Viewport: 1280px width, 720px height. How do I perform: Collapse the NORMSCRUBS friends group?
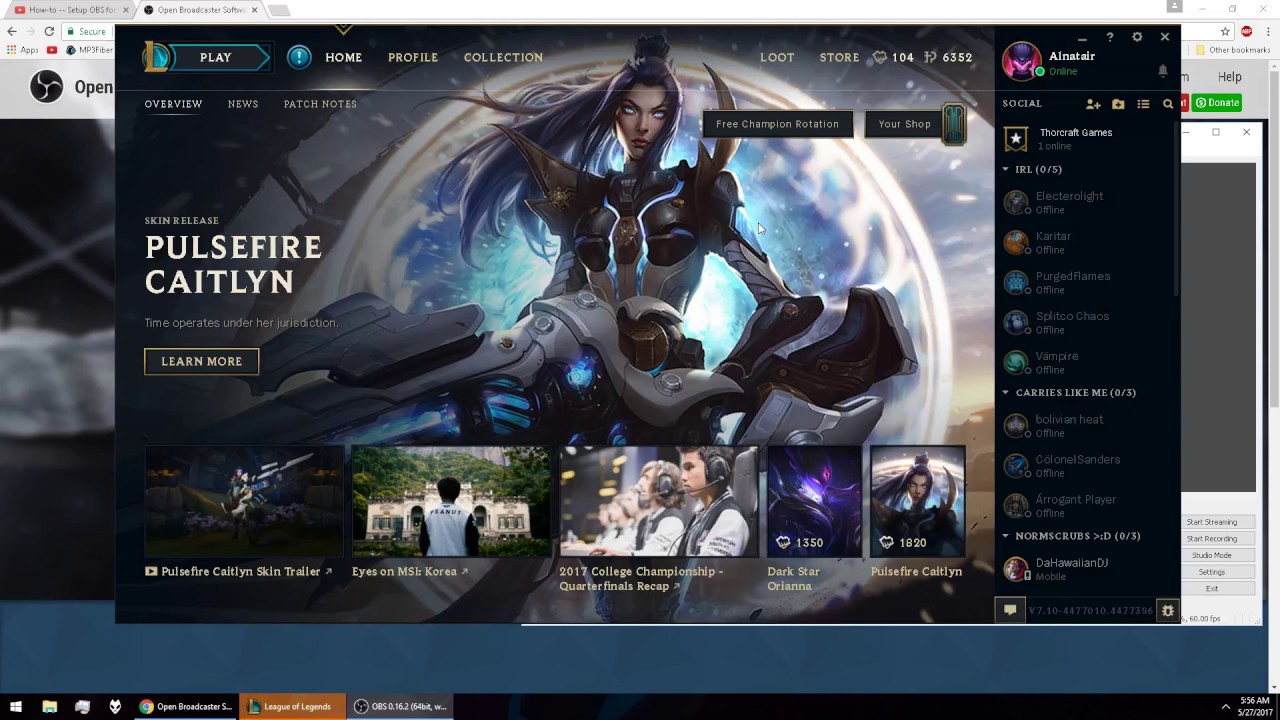[x=1005, y=536]
